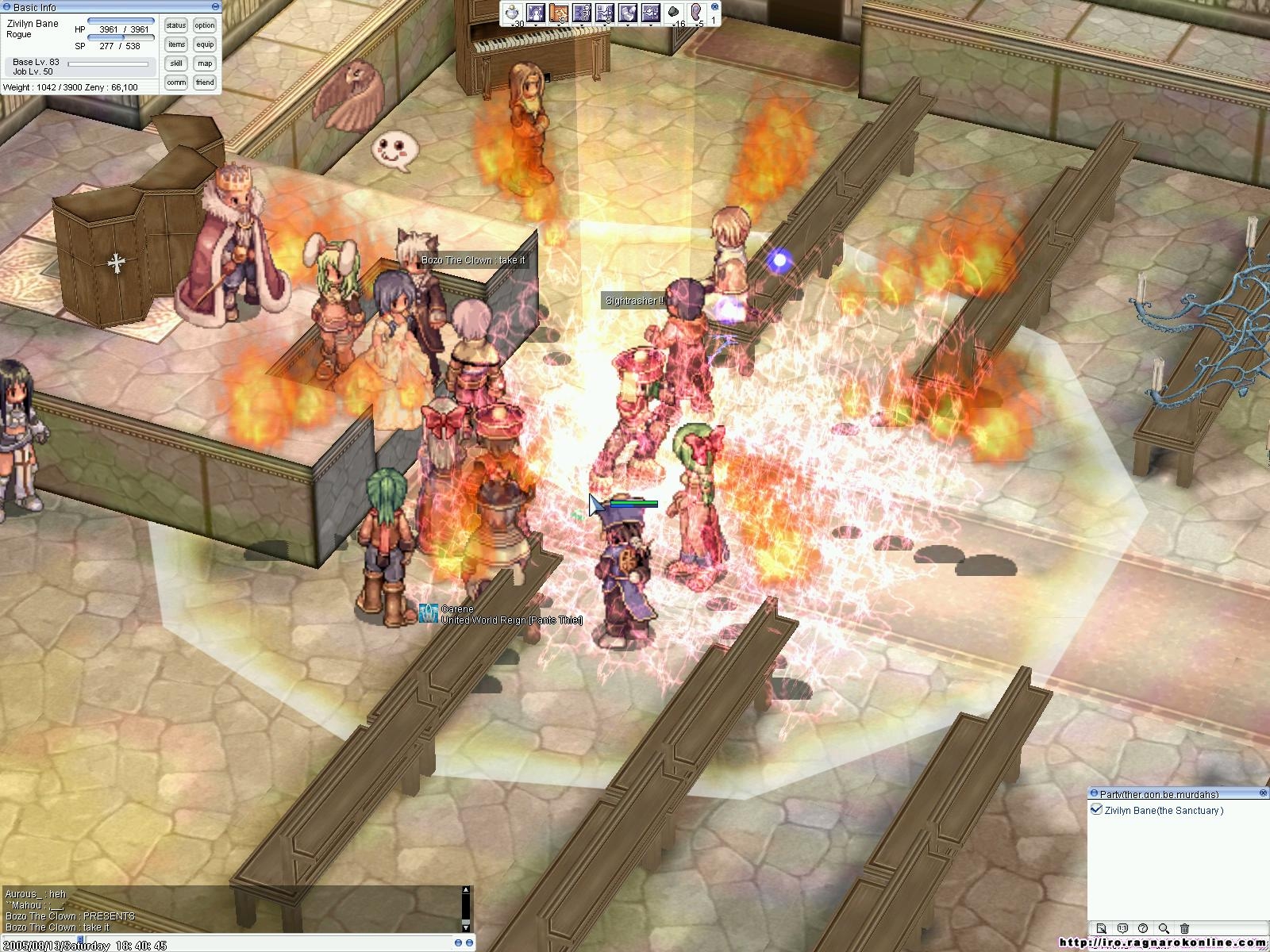The height and width of the screenshot is (952, 1270).
Task: Toggle the Zivilyn Bane party member checkbox
Action: pyautogui.click(x=1096, y=810)
